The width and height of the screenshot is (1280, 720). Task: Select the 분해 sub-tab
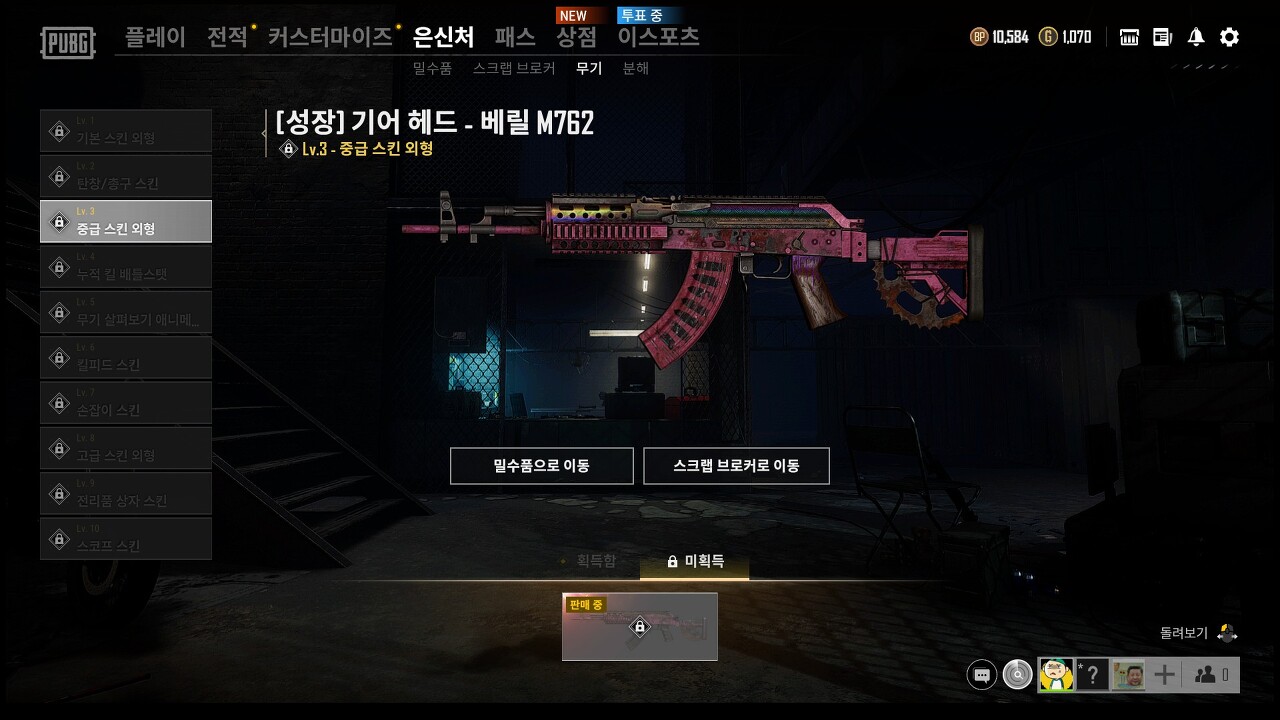click(x=636, y=69)
